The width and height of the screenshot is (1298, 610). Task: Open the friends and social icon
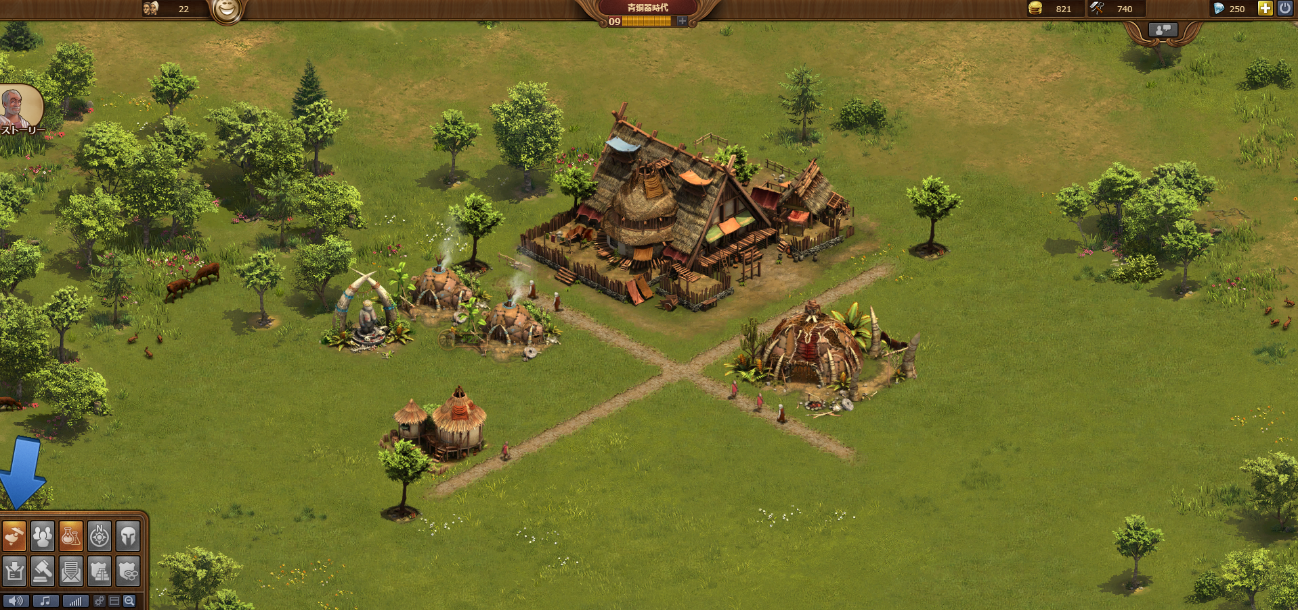tap(42, 537)
